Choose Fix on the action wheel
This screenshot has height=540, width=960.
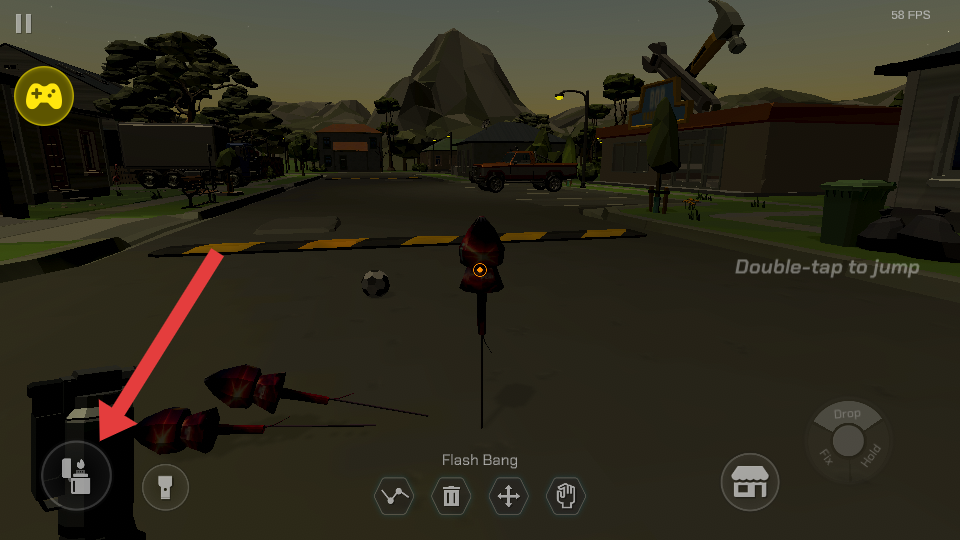(826, 455)
